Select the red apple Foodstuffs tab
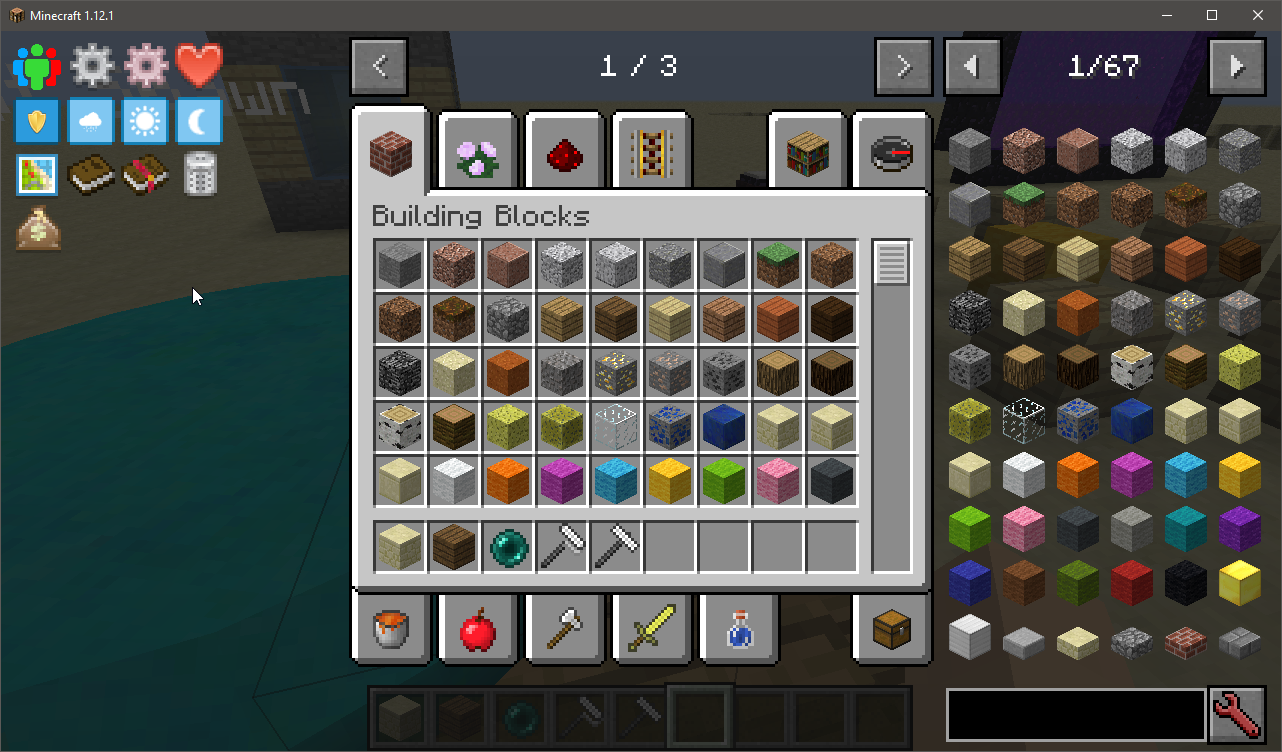 point(477,630)
